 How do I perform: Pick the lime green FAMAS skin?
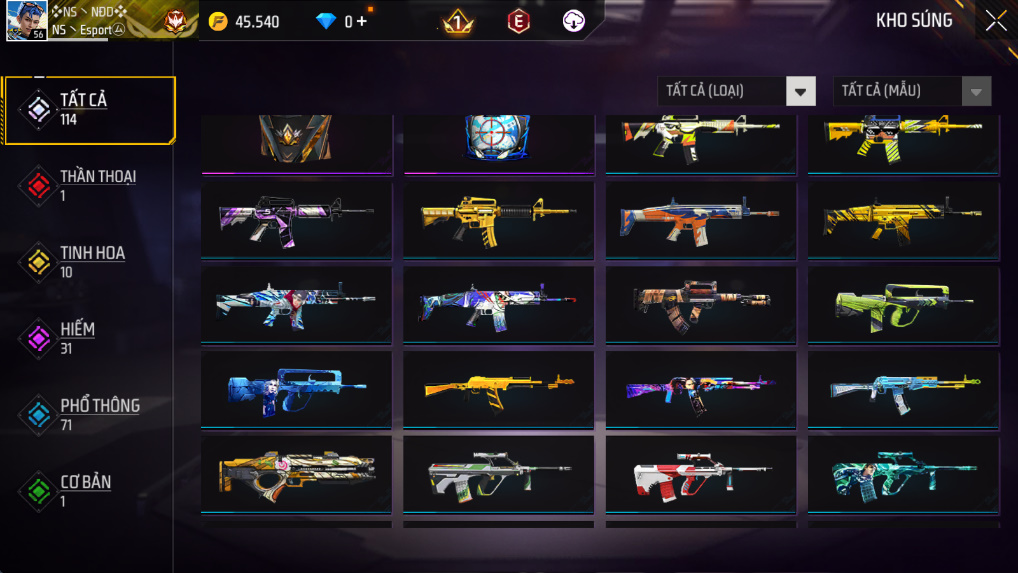pos(903,303)
